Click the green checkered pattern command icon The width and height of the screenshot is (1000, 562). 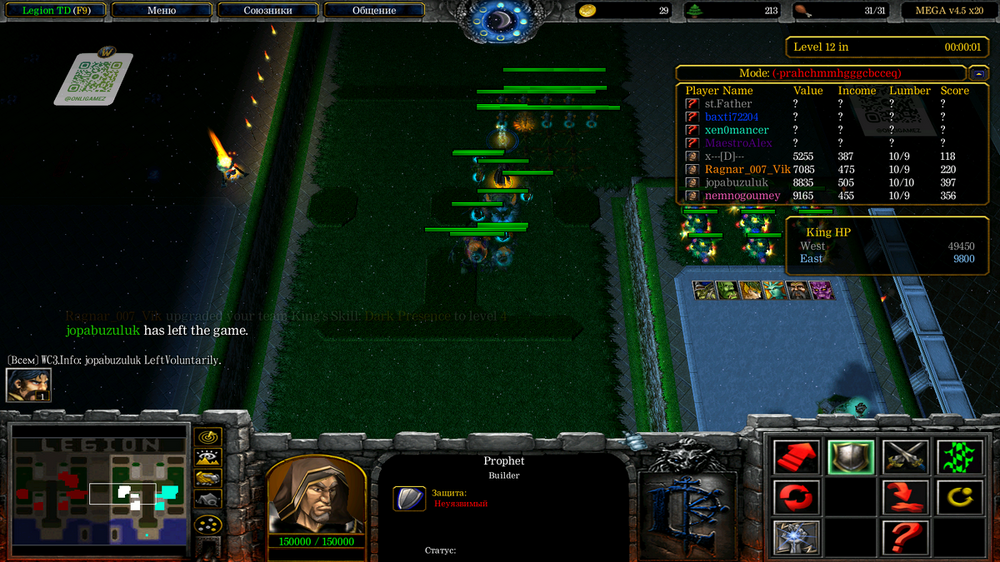[958, 457]
